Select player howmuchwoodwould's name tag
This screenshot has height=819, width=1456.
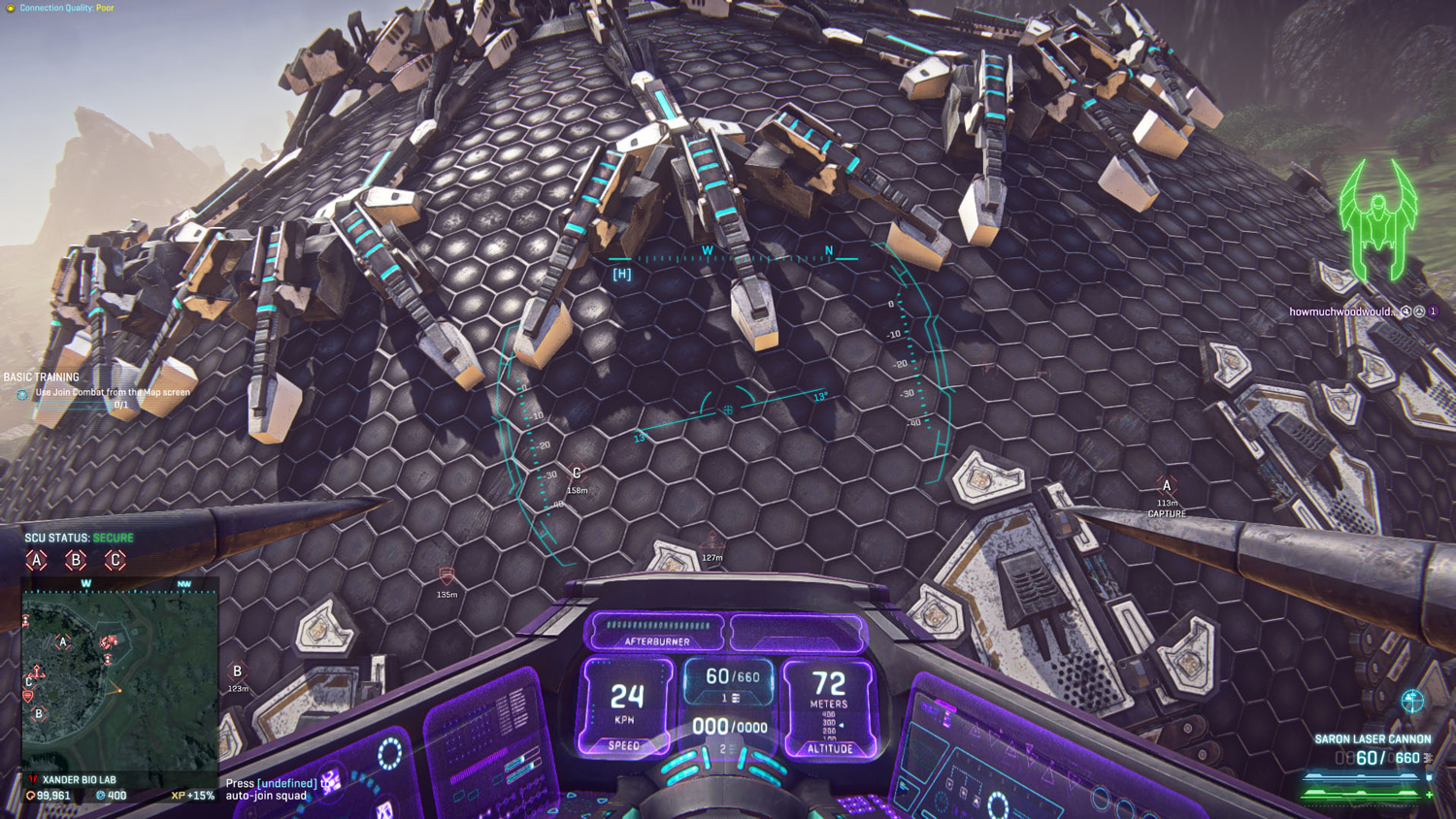click(1340, 311)
